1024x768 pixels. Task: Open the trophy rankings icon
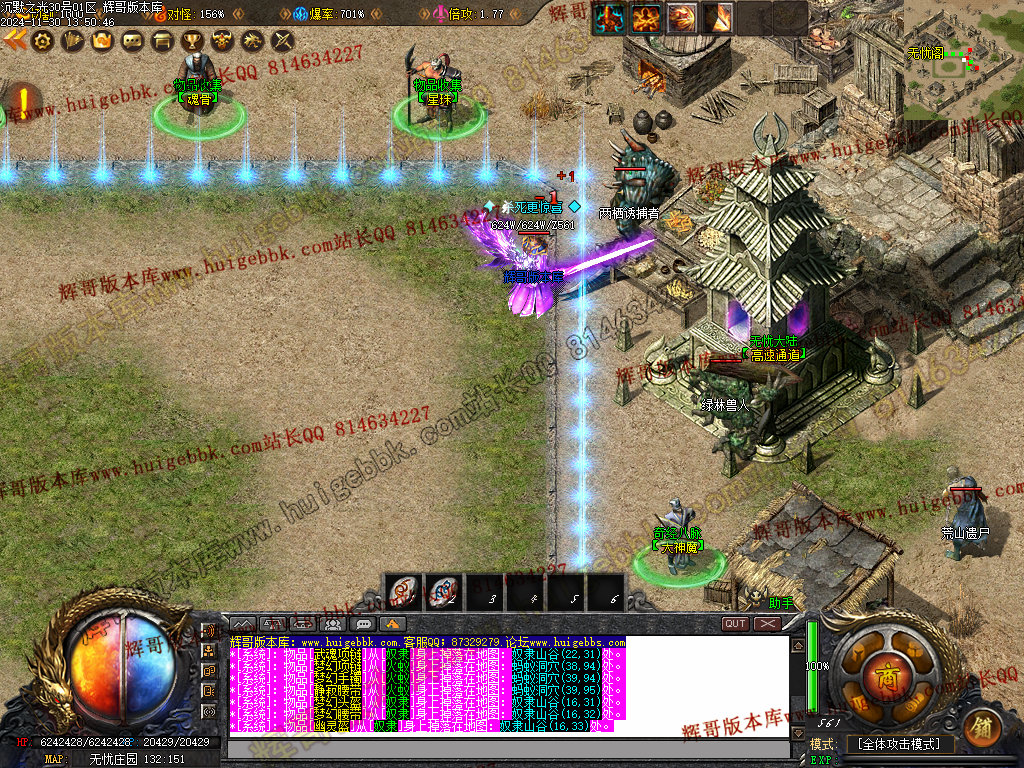tap(192, 41)
